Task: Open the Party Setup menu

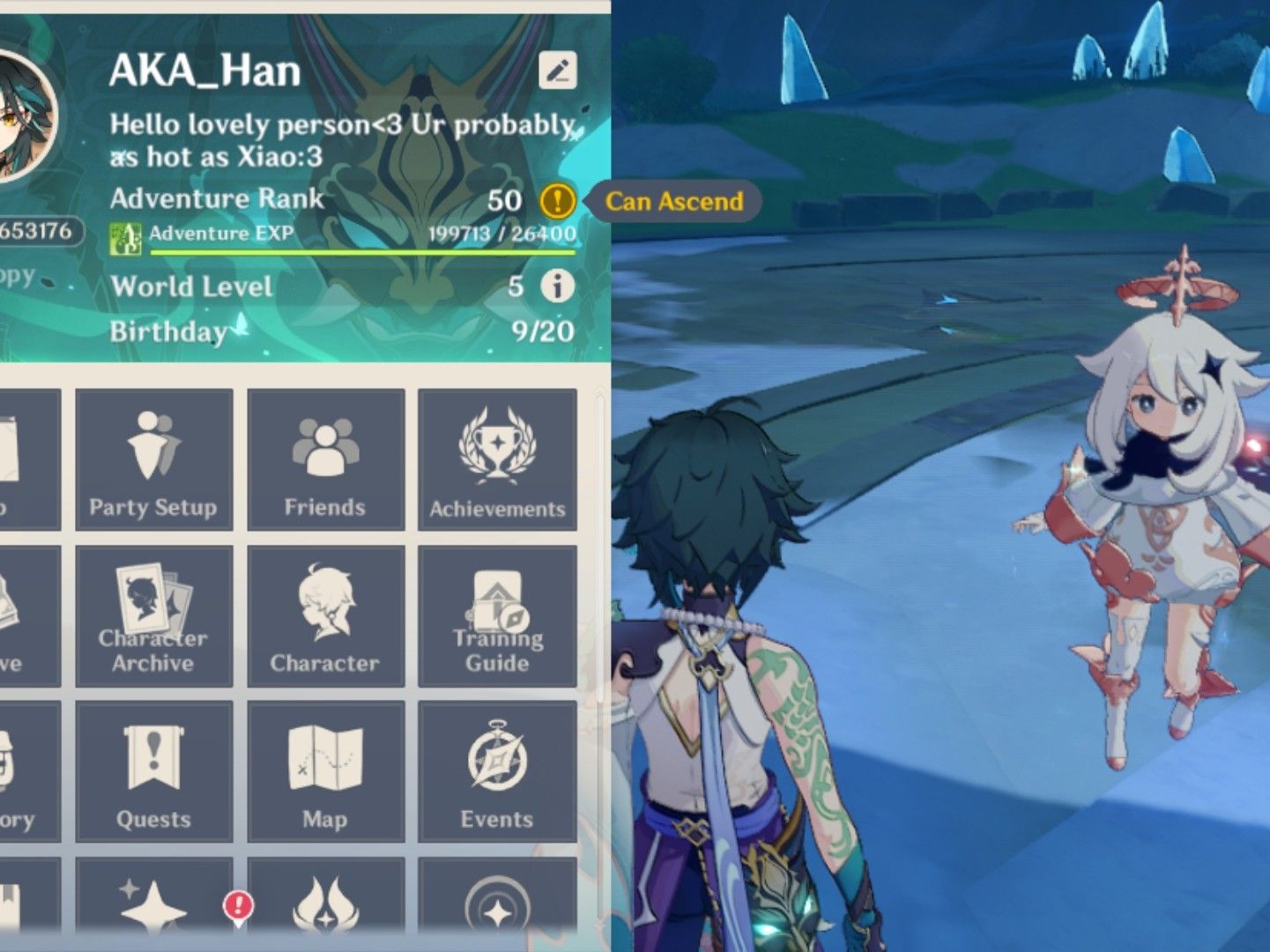Action: click(x=153, y=458)
